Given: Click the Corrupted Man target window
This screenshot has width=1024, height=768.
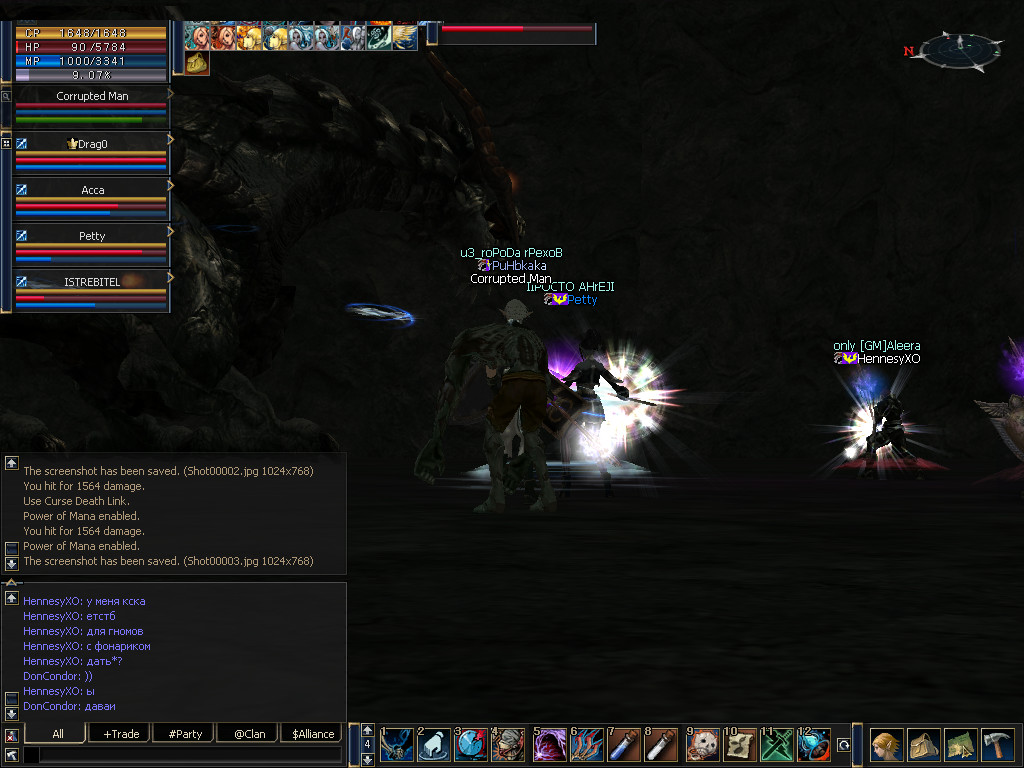Looking at the screenshot, I should pos(91,106).
